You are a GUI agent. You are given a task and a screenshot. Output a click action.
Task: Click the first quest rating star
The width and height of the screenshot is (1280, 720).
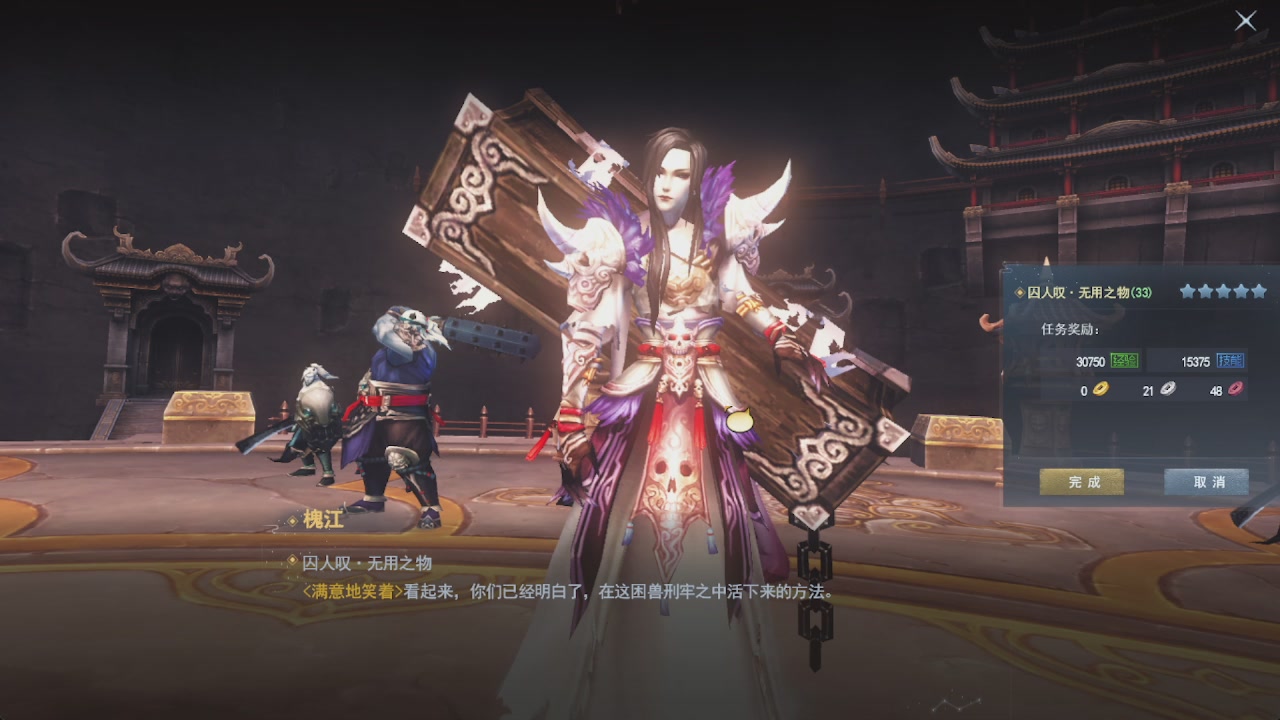point(1187,292)
